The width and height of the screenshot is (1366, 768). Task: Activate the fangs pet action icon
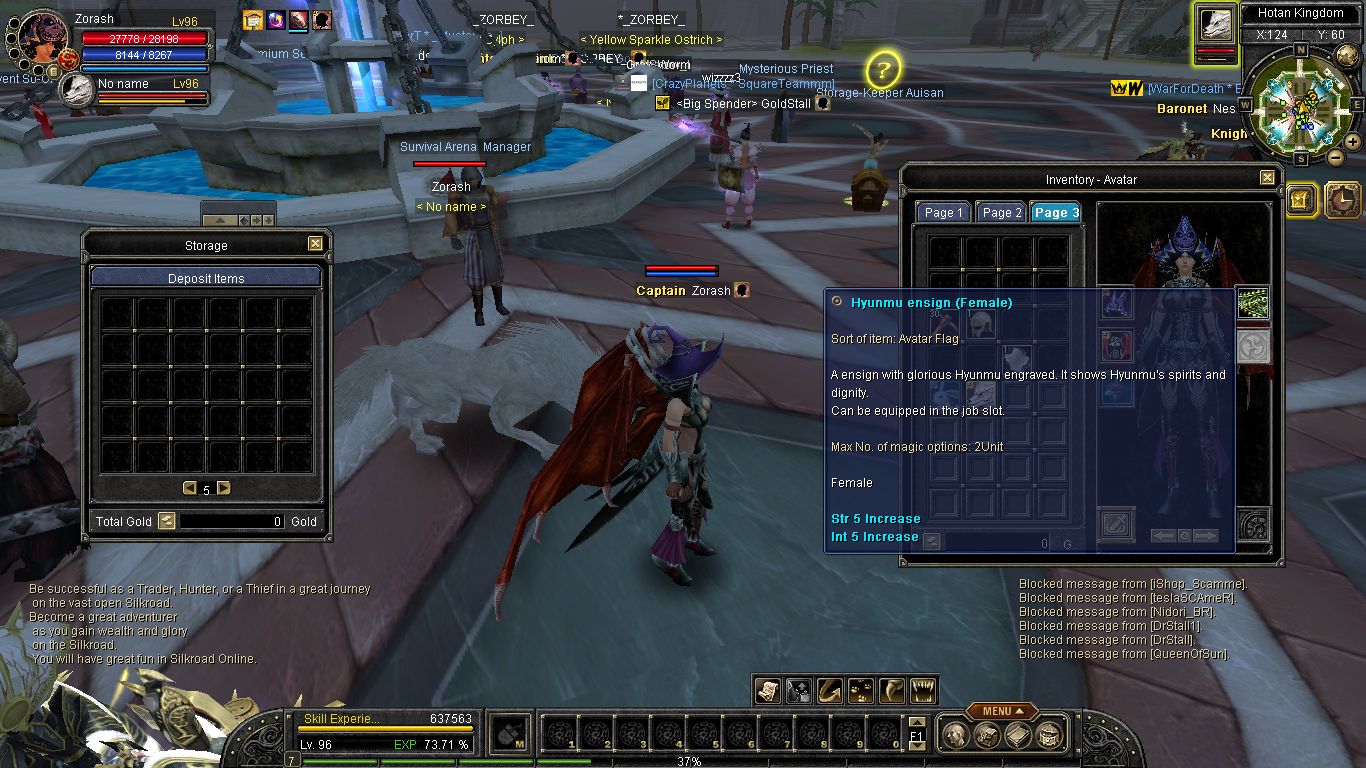point(923,690)
